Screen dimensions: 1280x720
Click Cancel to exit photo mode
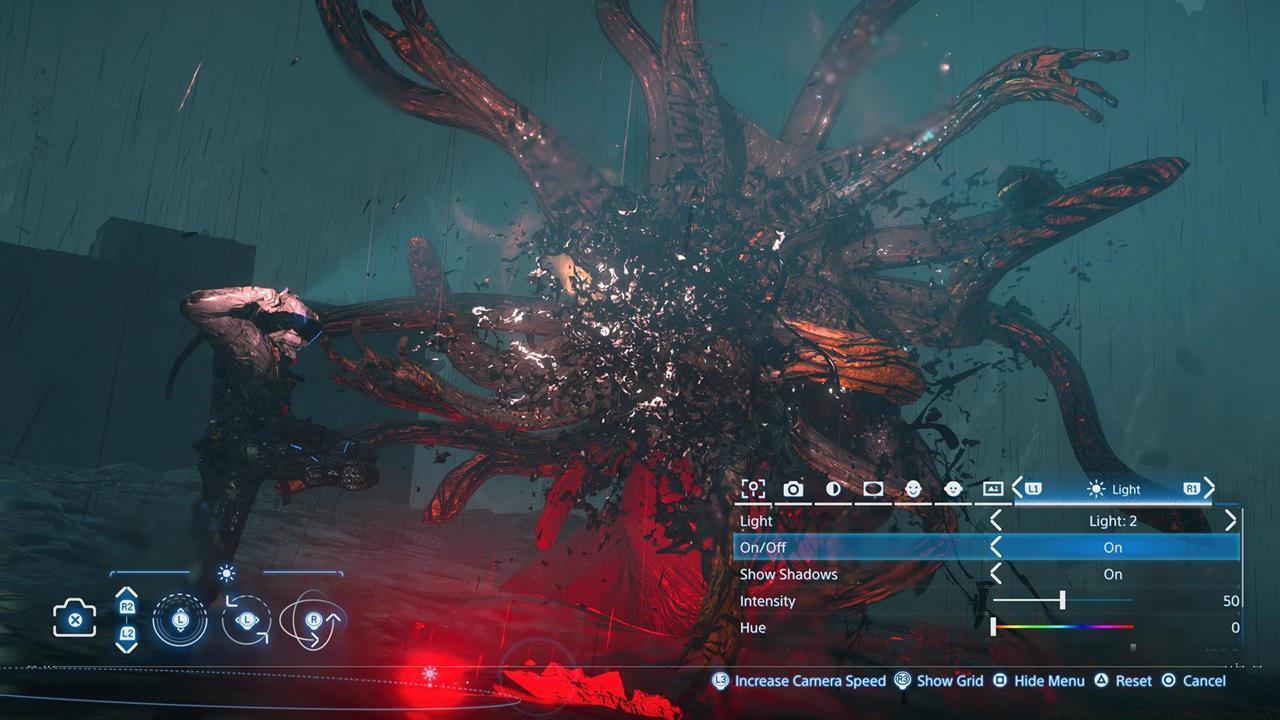coord(1203,680)
